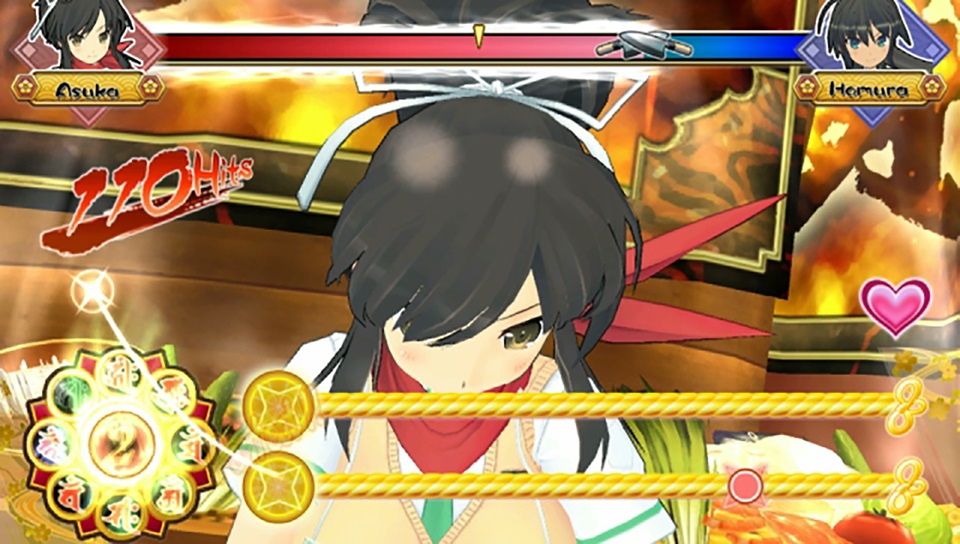The height and width of the screenshot is (544, 960).
Task: Select Homura's character portrait
Action: [870, 37]
